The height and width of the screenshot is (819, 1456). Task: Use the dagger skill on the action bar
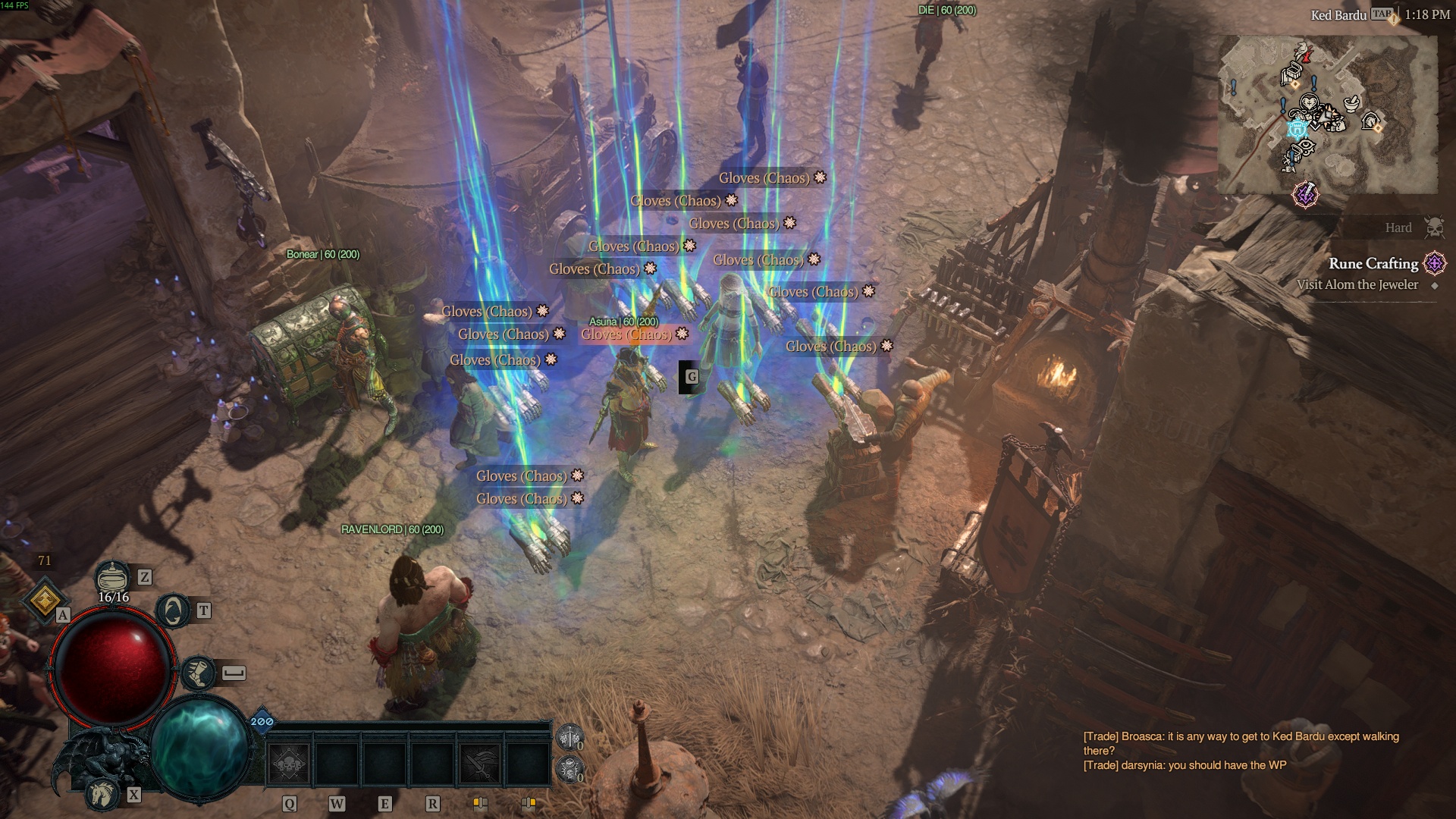coord(481,762)
